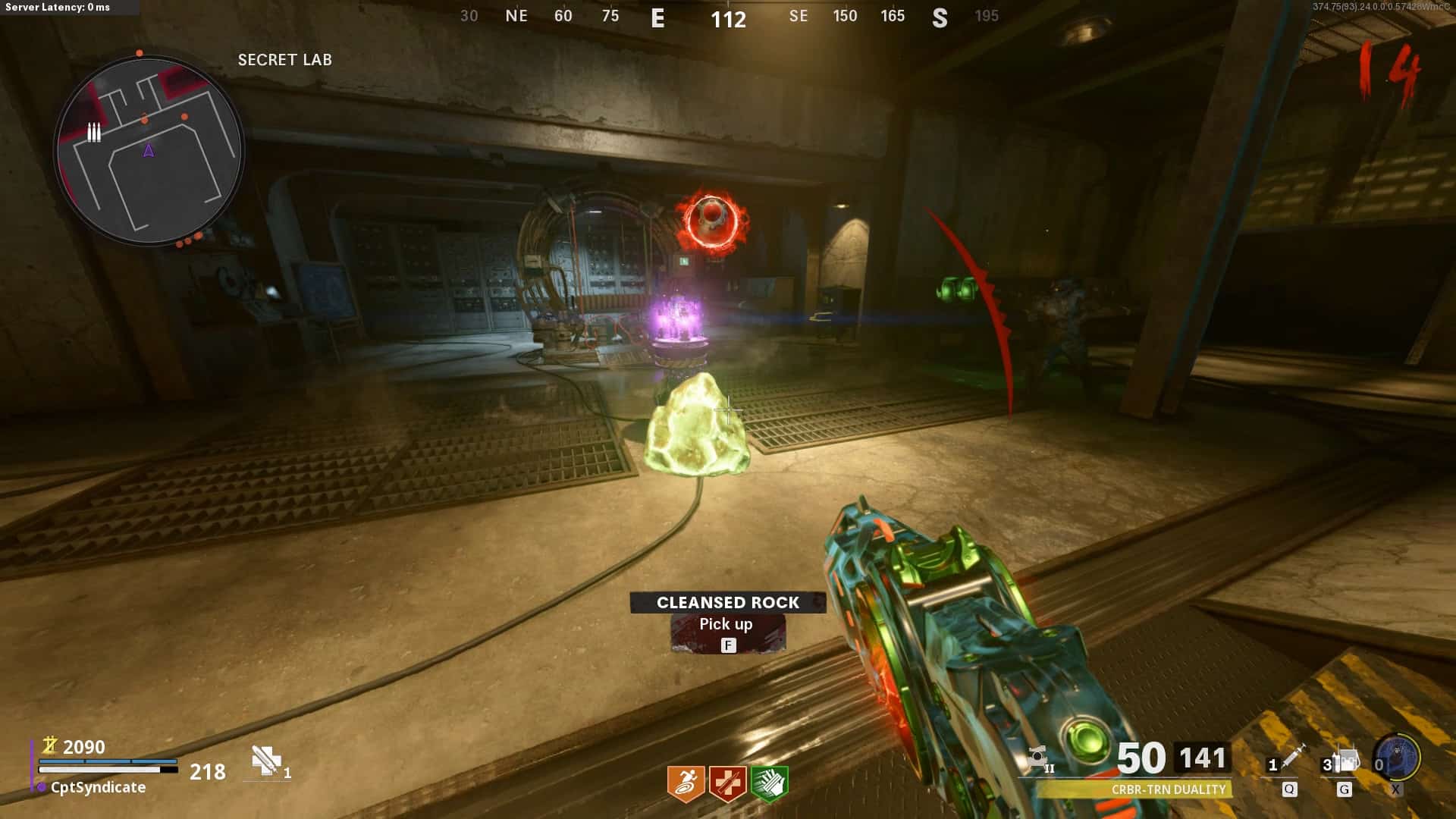The width and height of the screenshot is (1456, 819).
Task: Click the weapon attachment tier II icon
Action: click(x=1039, y=758)
